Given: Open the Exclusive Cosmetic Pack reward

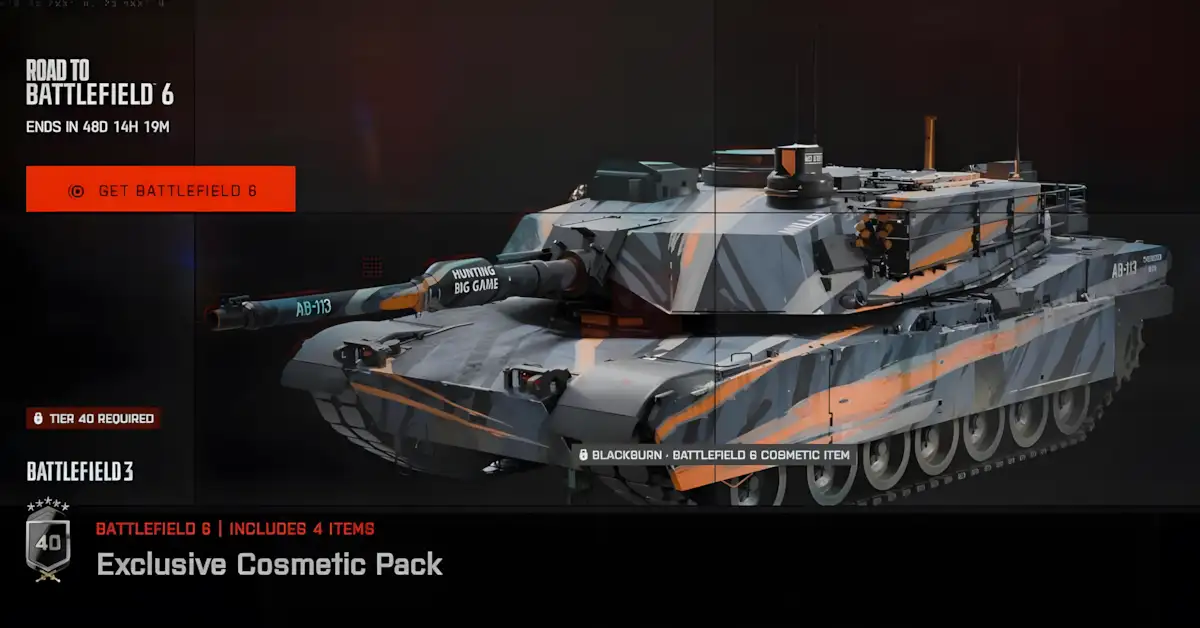Looking at the screenshot, I should click(x=270, y=564).
